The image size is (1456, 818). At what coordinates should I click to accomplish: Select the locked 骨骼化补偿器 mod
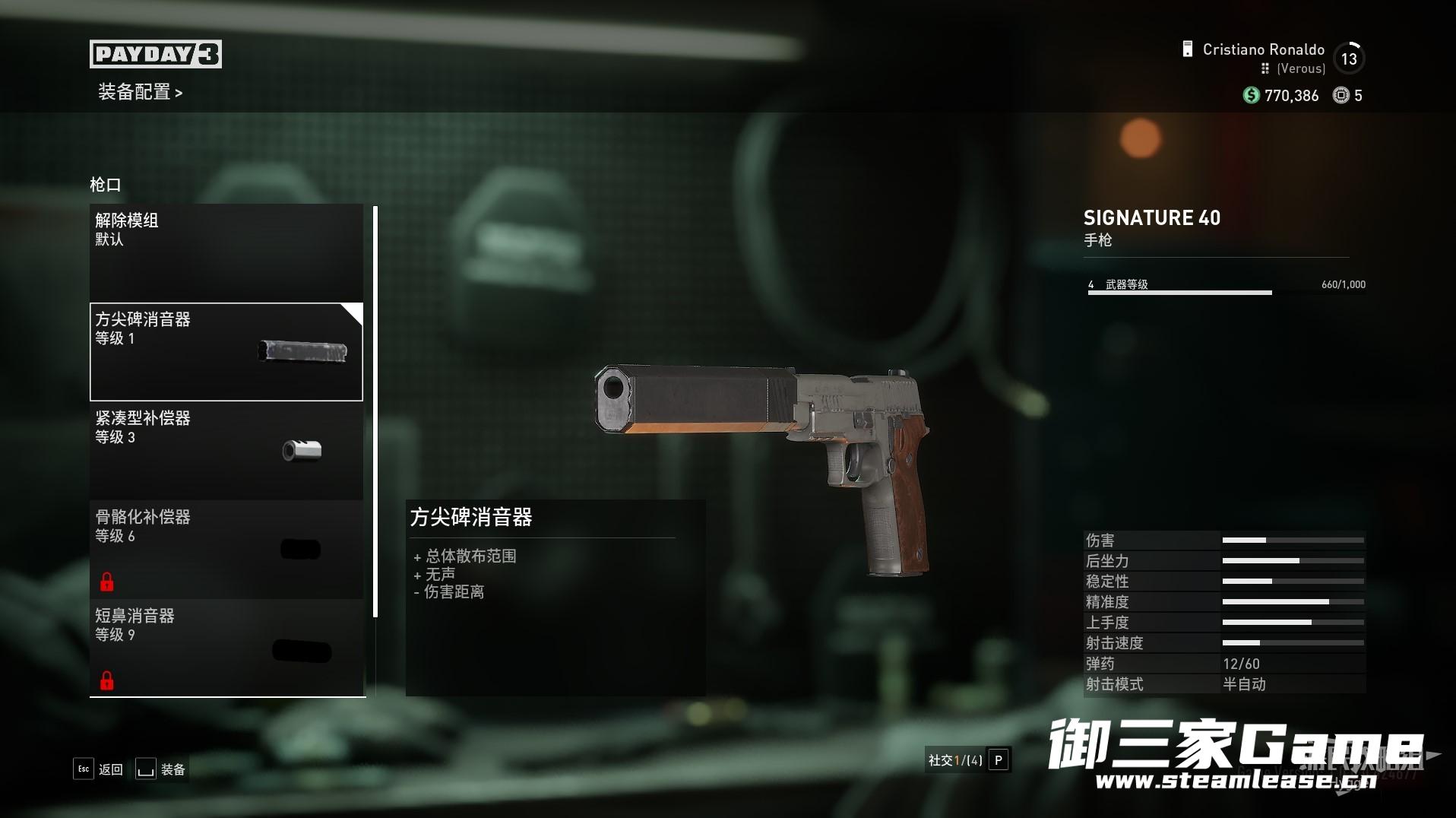226,549
